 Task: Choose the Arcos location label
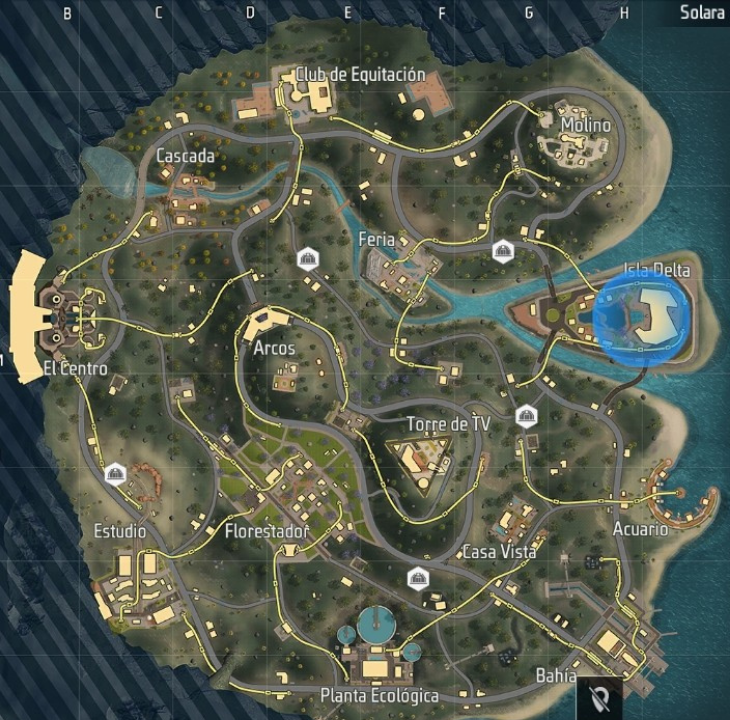[x=274, y=349]
